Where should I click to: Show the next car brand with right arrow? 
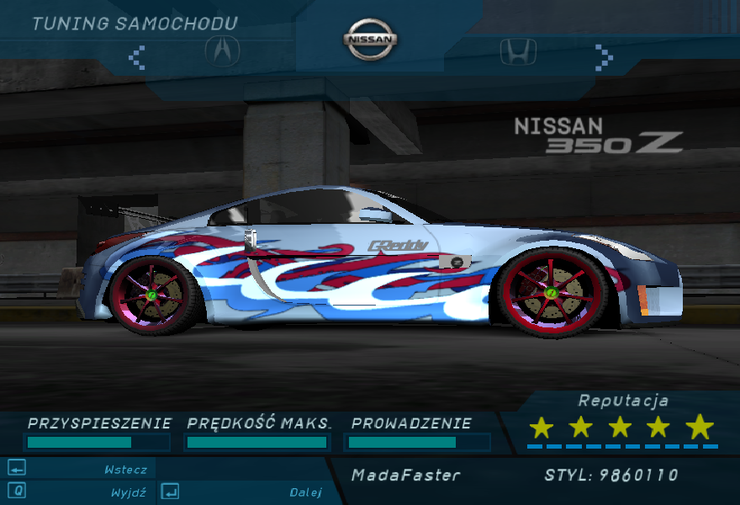(602, 54)
